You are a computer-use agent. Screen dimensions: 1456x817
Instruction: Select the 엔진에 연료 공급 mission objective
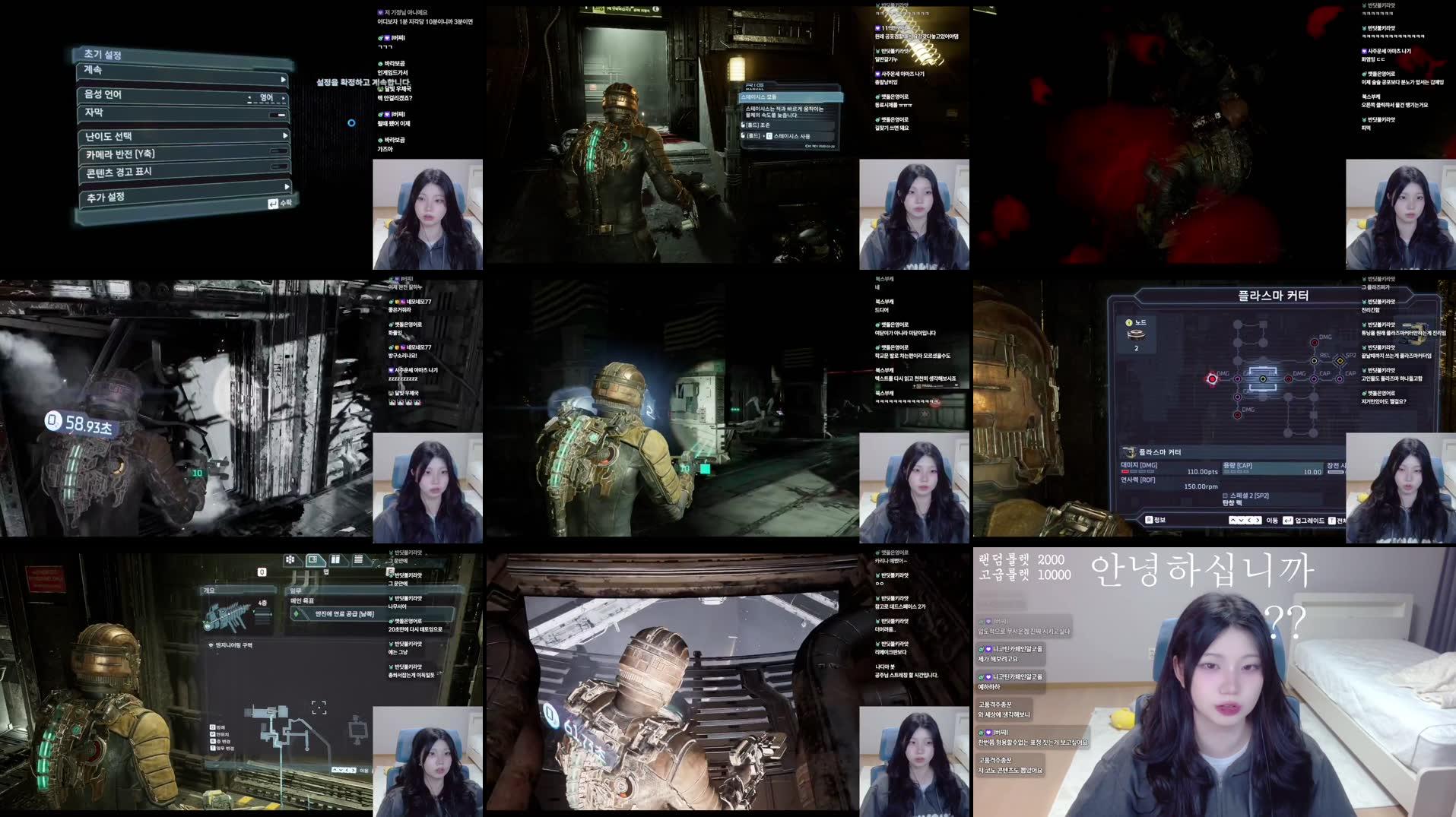(x=344, y=614)
